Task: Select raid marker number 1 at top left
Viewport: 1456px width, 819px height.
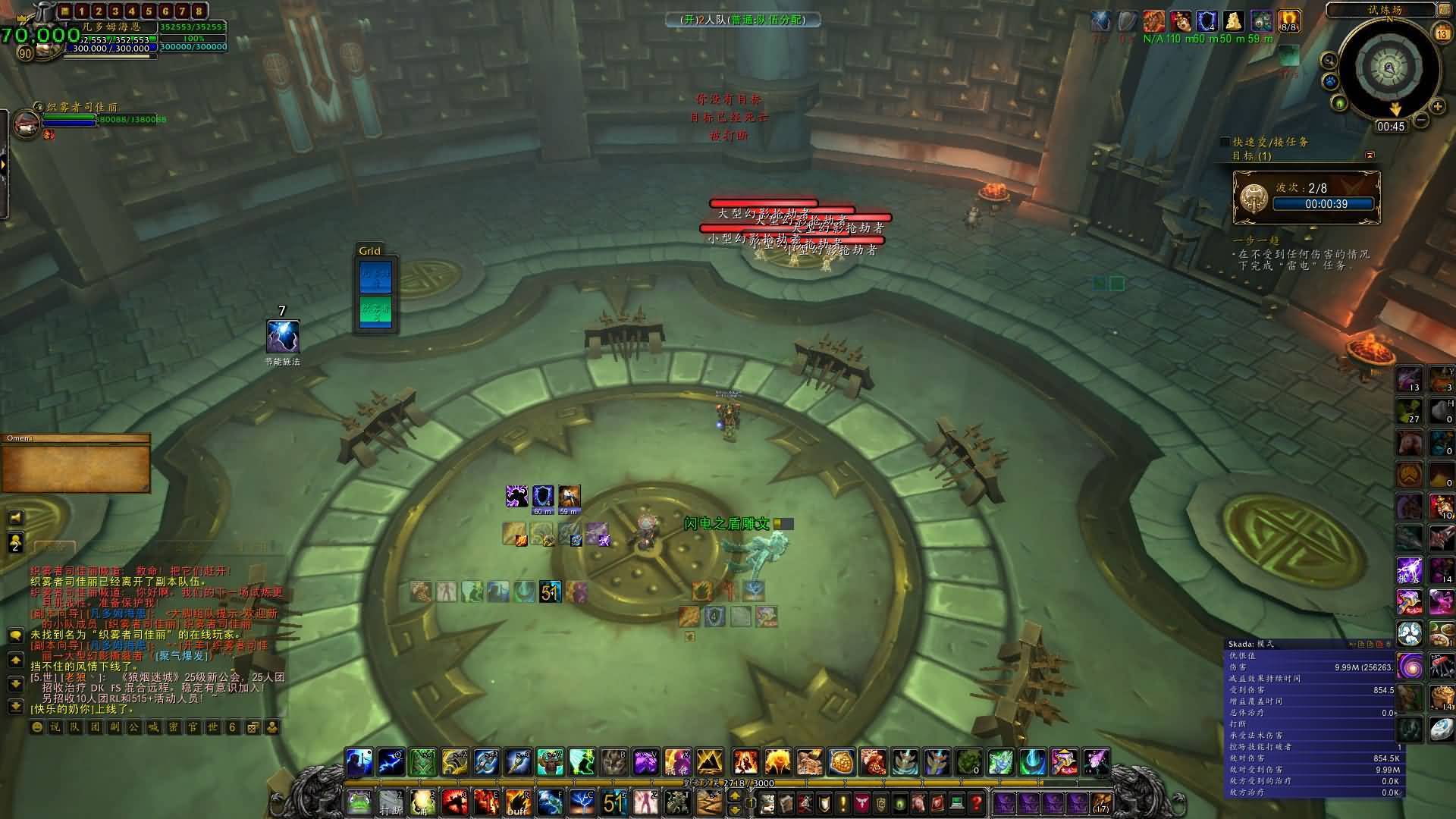Action: (82, 11)
